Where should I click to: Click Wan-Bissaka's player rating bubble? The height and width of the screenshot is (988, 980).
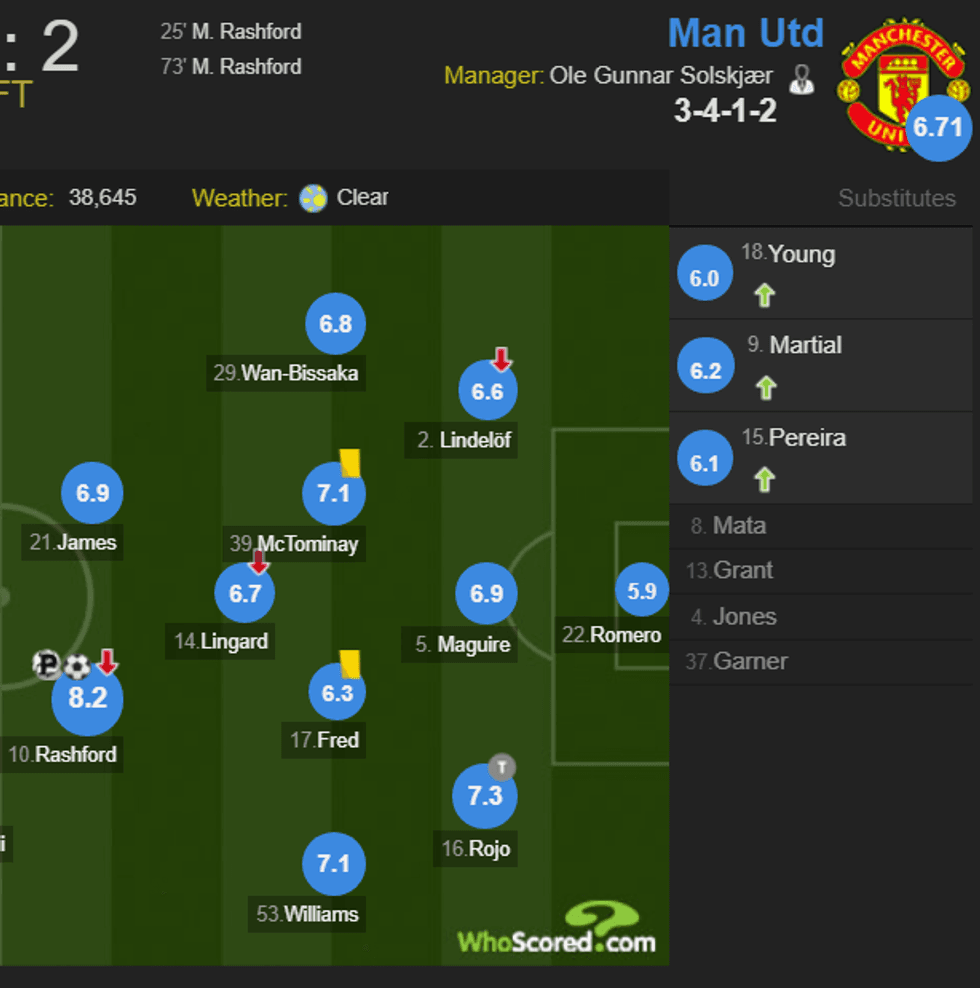(336, 324)
